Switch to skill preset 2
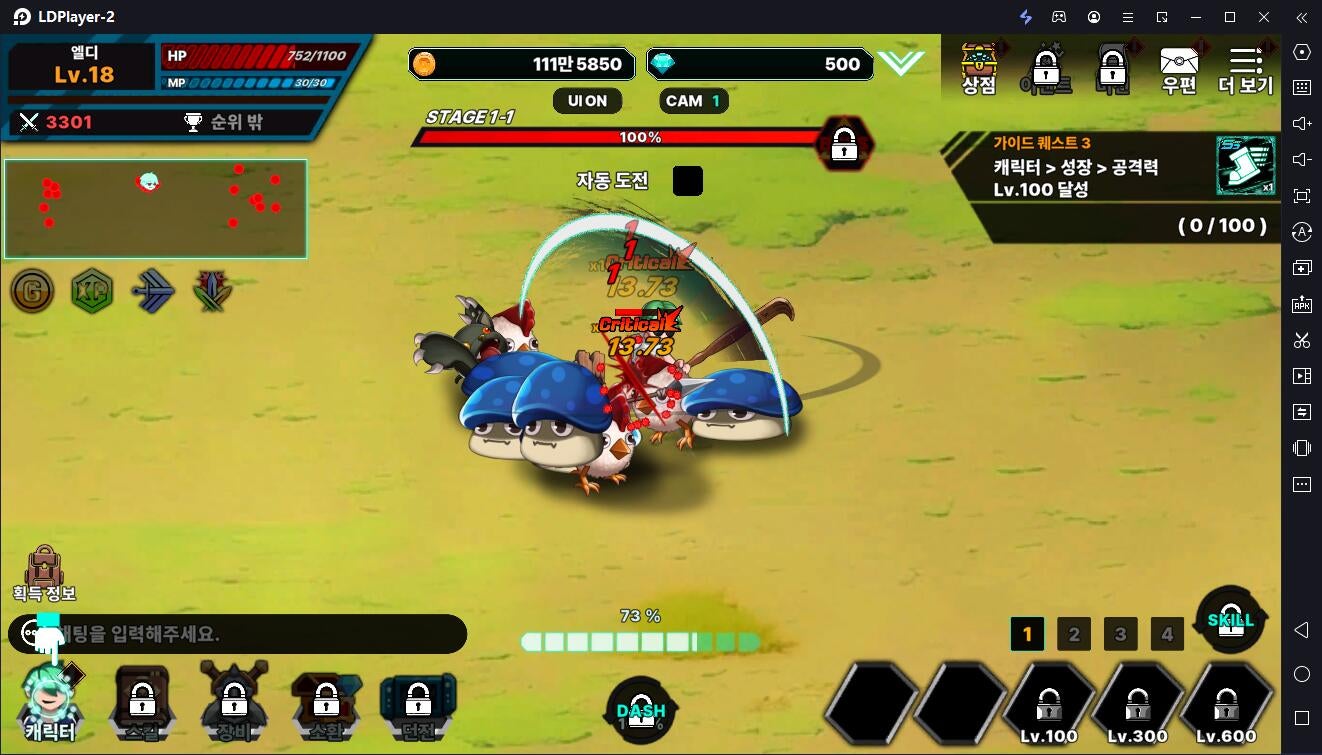 [x=1074, y=634]
